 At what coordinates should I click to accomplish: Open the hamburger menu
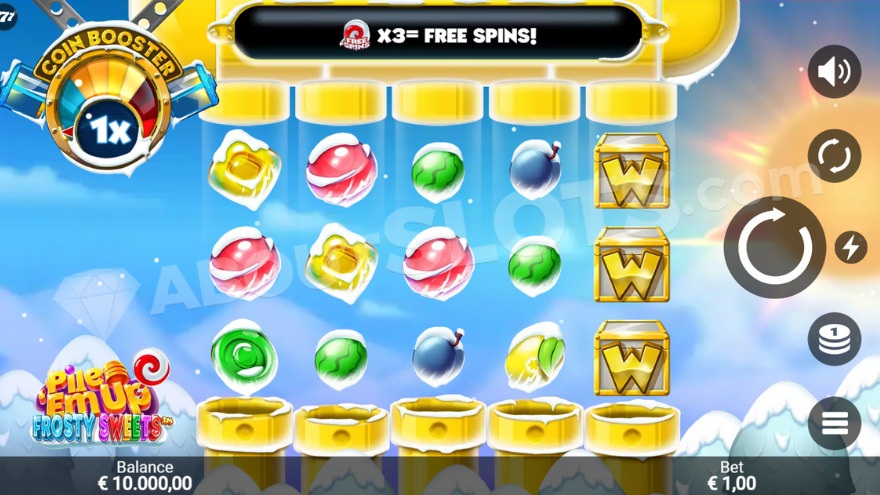(x=834, y=423)
